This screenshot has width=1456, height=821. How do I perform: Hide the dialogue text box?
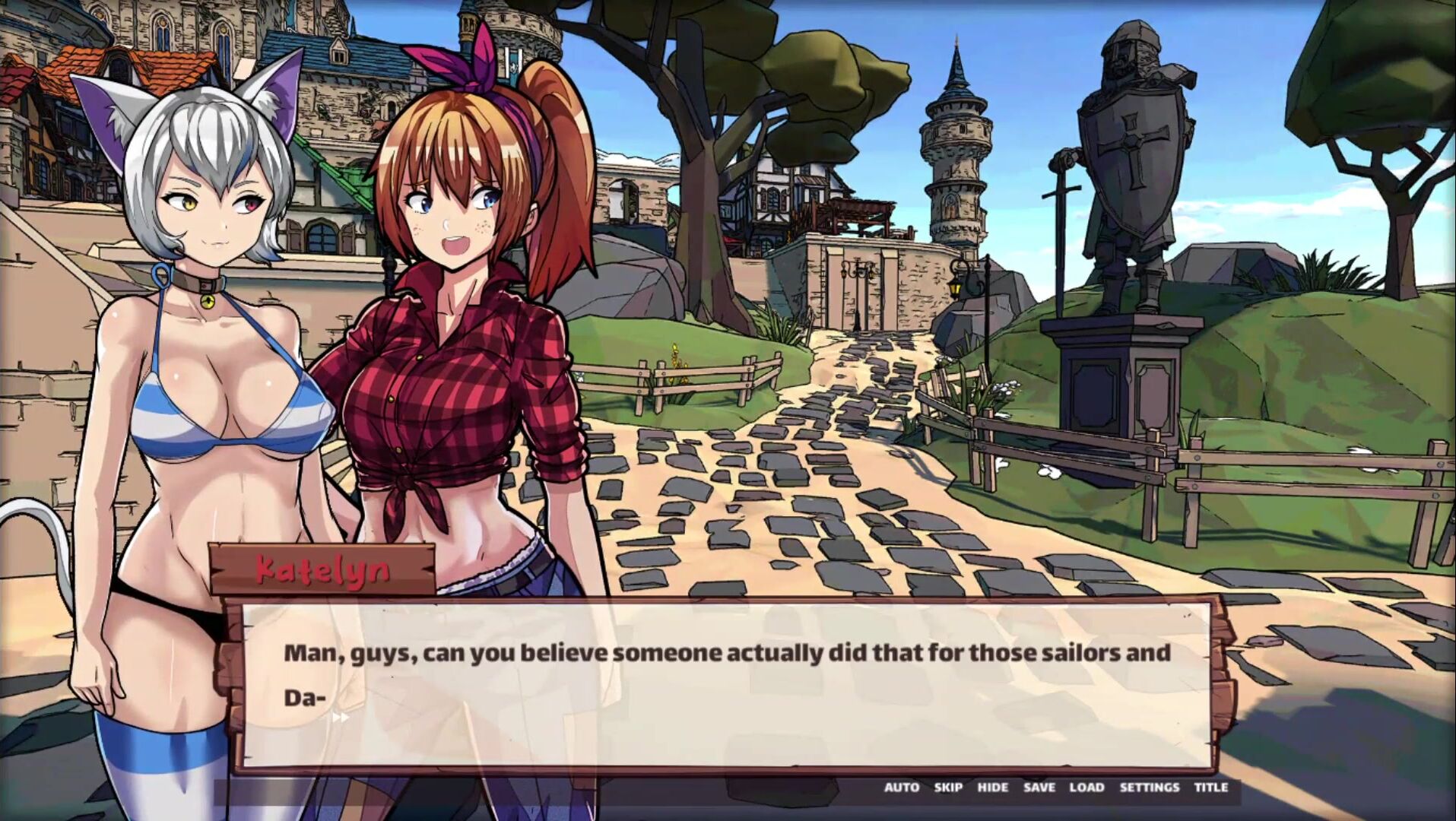pos(992,788)
